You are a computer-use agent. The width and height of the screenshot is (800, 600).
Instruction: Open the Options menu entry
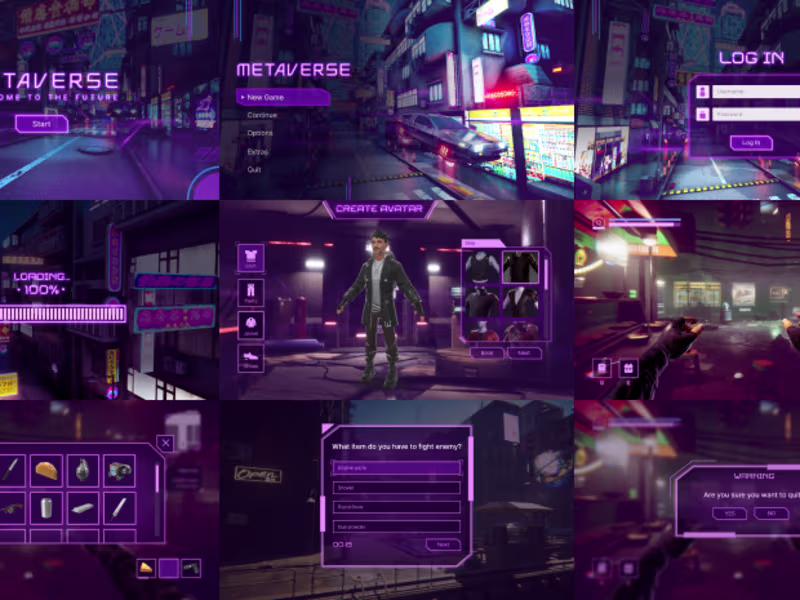click(x=260, y=133)
